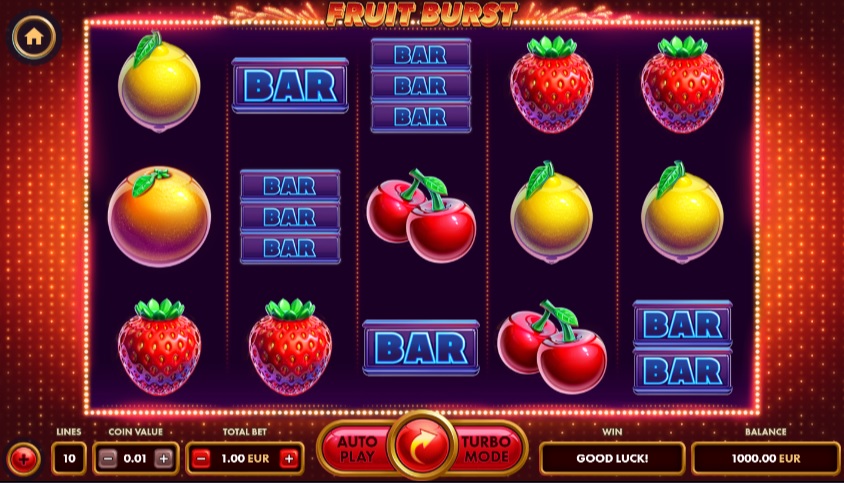Raise the total bet amount
The width and height of the screenshot is (844, 483).
[x=289, y=459]
